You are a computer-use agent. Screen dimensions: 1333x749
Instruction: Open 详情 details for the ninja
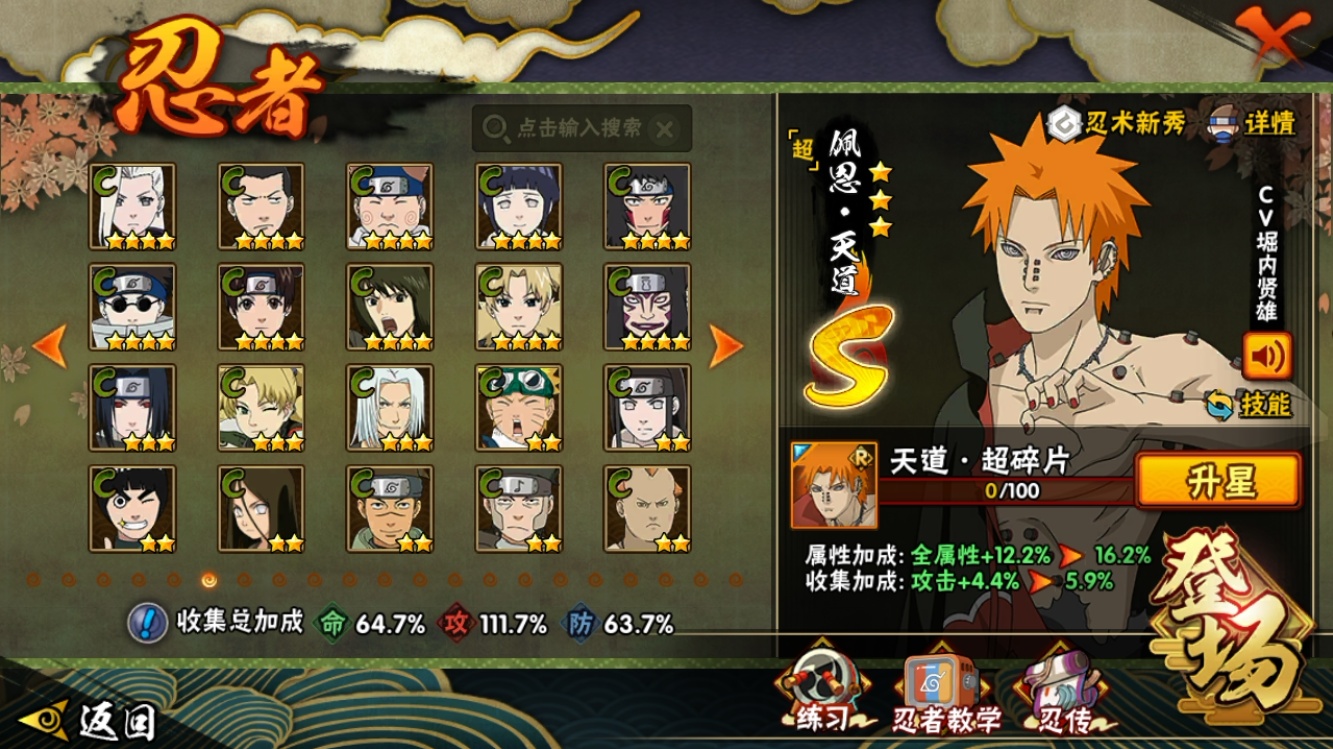[1255, 123]
